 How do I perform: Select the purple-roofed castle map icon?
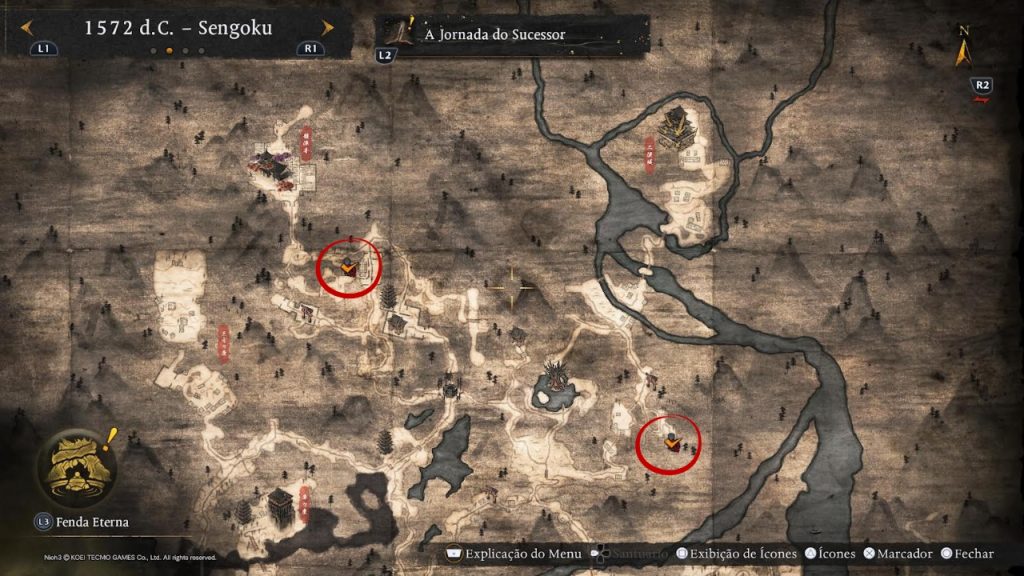click(272, 166)
